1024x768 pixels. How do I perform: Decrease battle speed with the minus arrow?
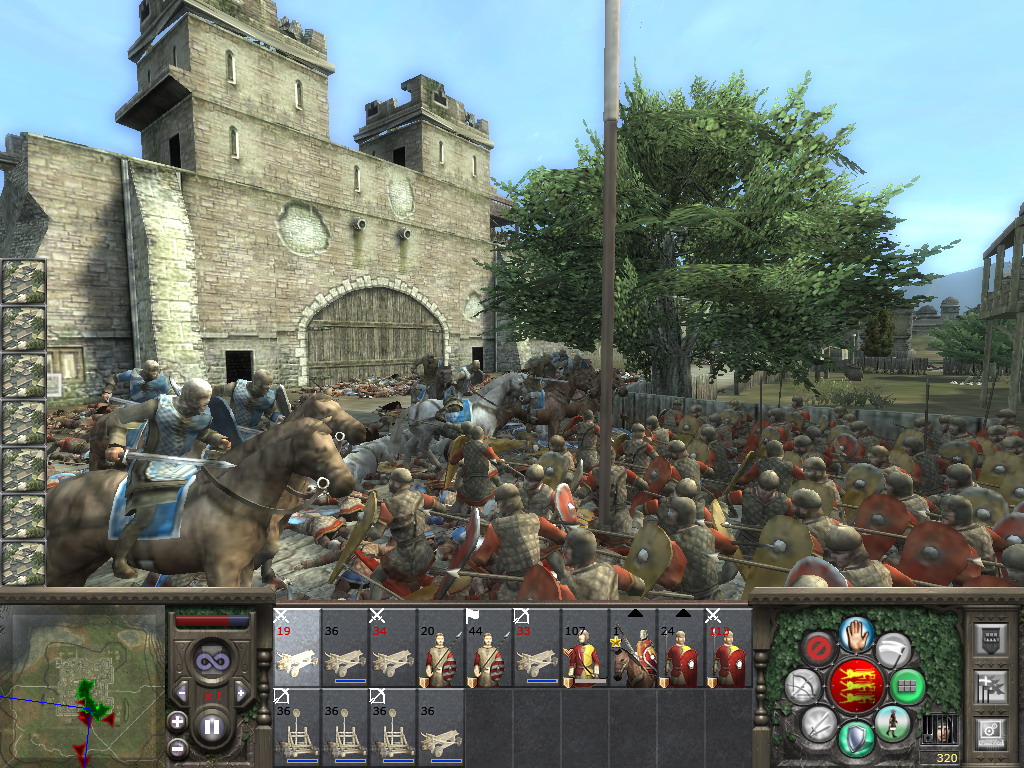pos(182,692)
